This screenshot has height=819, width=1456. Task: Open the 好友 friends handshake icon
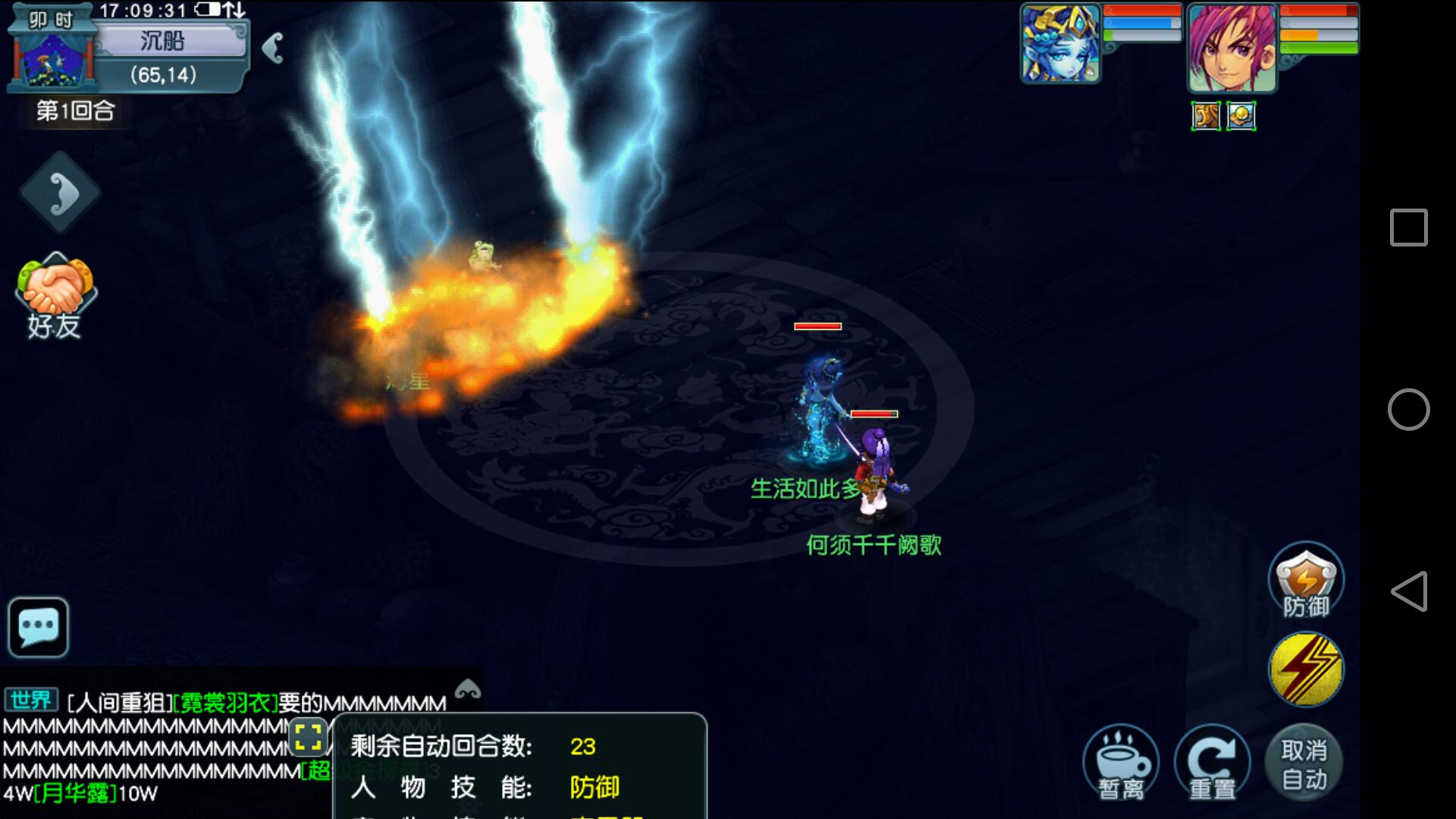[x=55, y=297]
